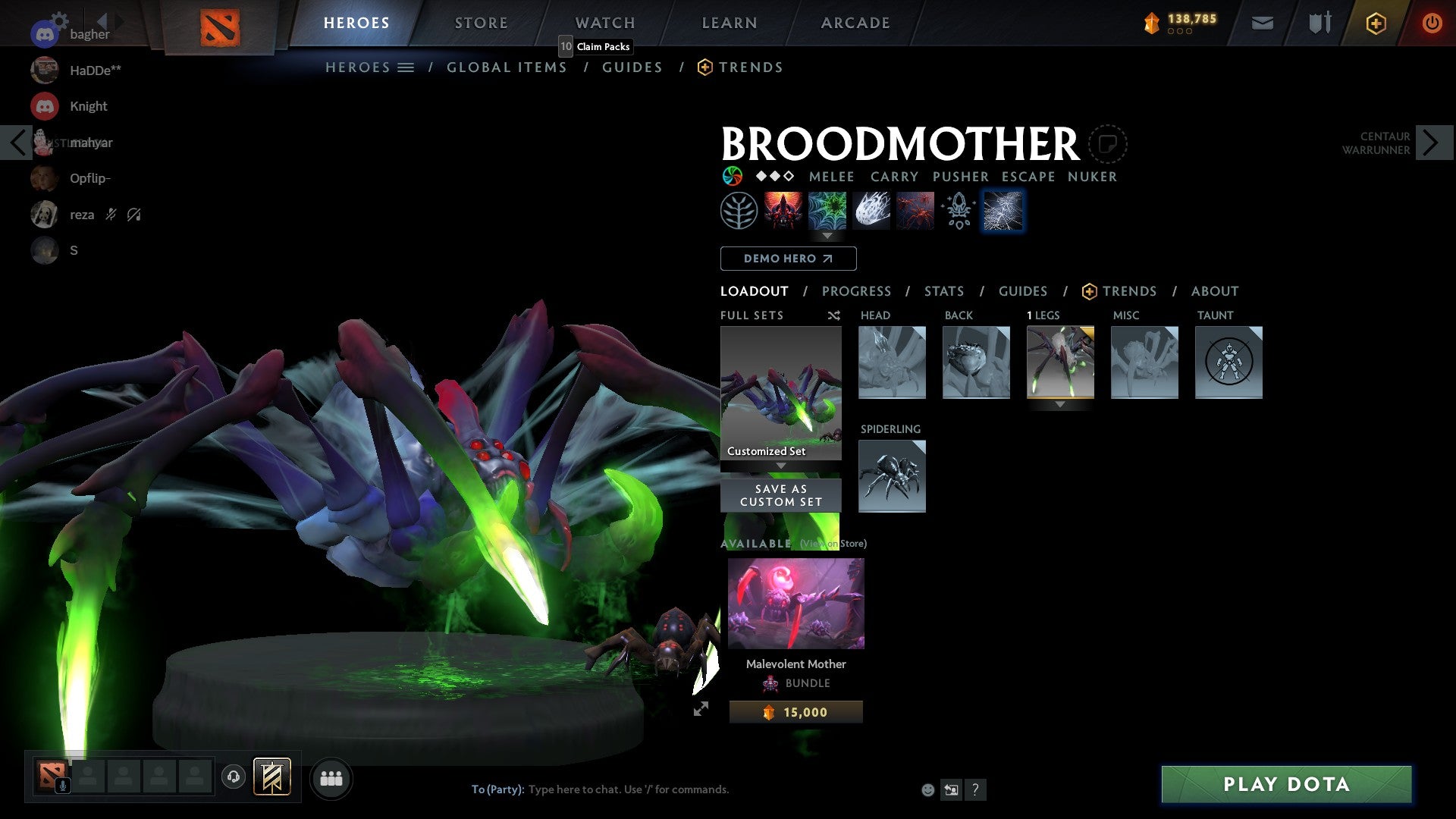Mute reza's microphone in the friends list
This screenshot has width=1456, height=819.
pyautogui.click(x=111, y=215)
